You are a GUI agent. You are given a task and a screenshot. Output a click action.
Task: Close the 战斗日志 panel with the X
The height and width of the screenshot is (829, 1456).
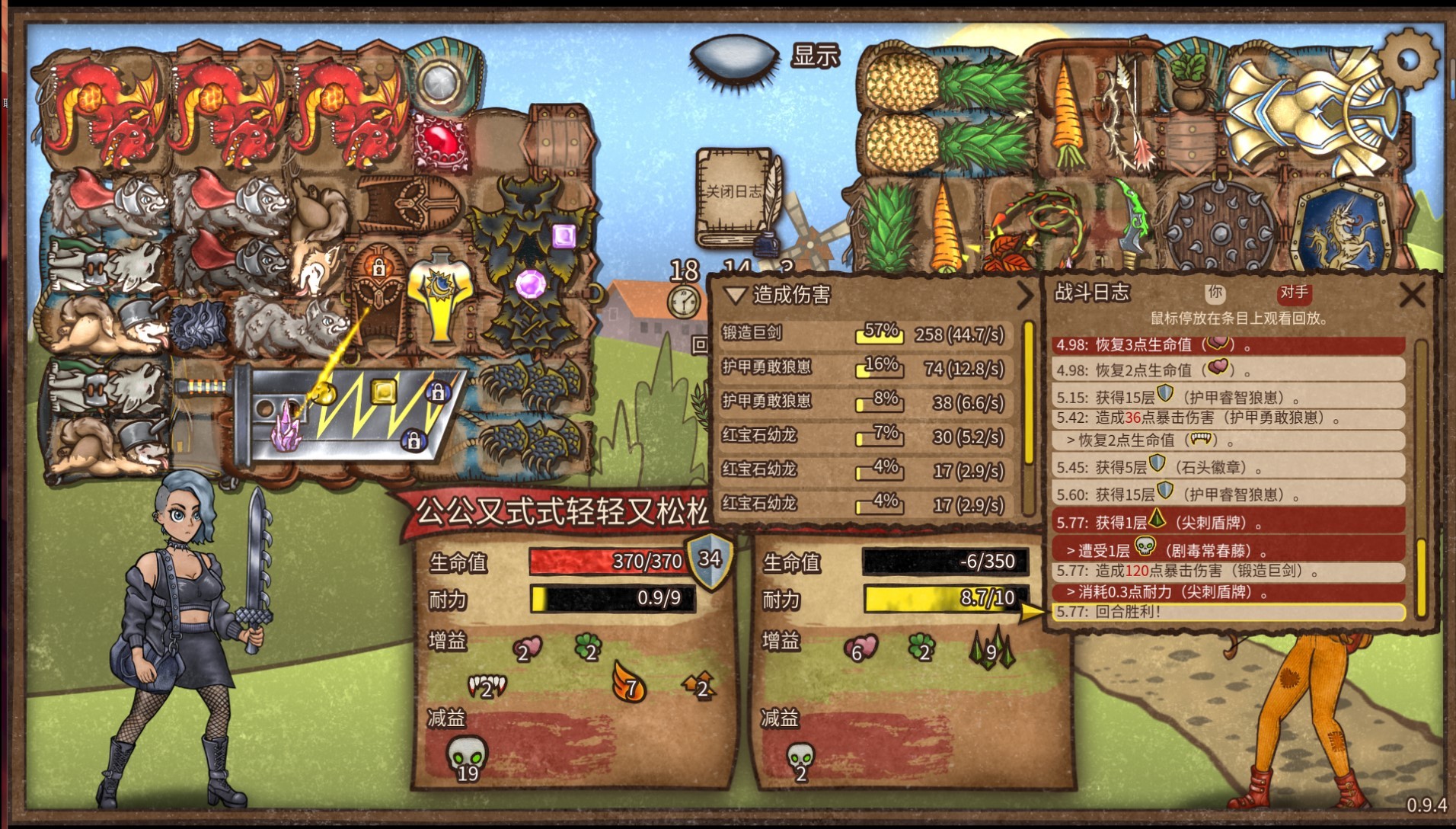(1412, 294)
